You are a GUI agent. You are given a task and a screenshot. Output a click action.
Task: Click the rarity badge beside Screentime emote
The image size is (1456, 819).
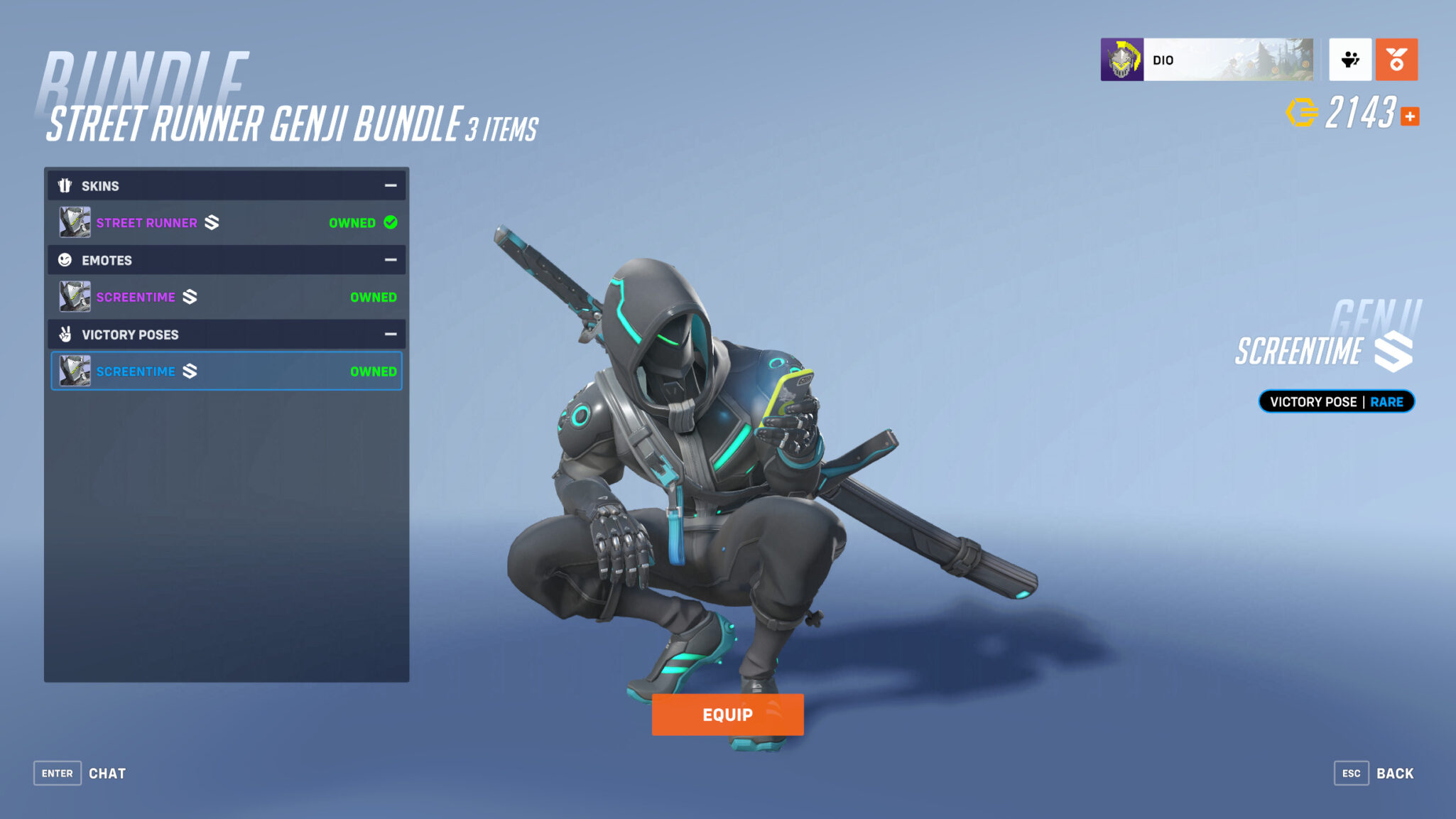pos(190,297)
